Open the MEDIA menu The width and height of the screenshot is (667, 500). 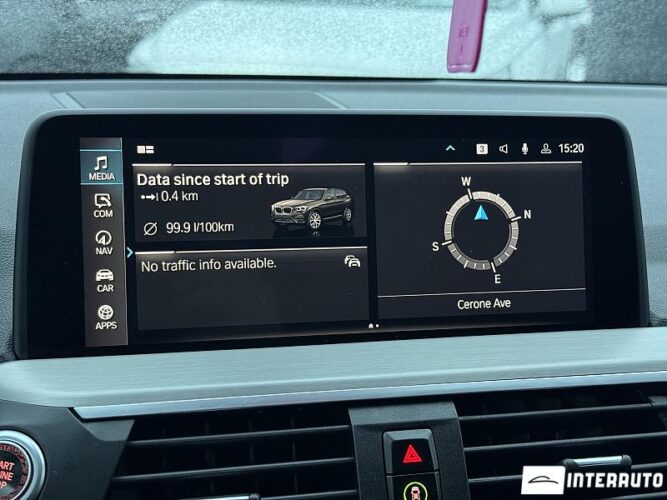click(102, 167)
